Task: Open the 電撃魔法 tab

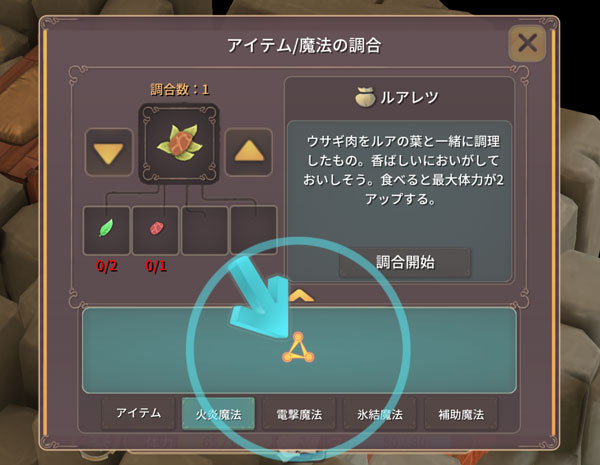Action: (298, 413)
